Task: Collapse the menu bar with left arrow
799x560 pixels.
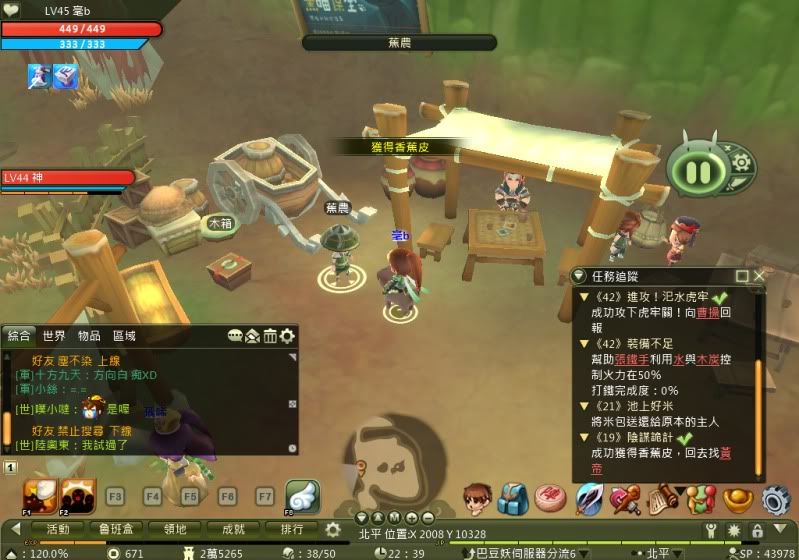Action: pos(16,529)
